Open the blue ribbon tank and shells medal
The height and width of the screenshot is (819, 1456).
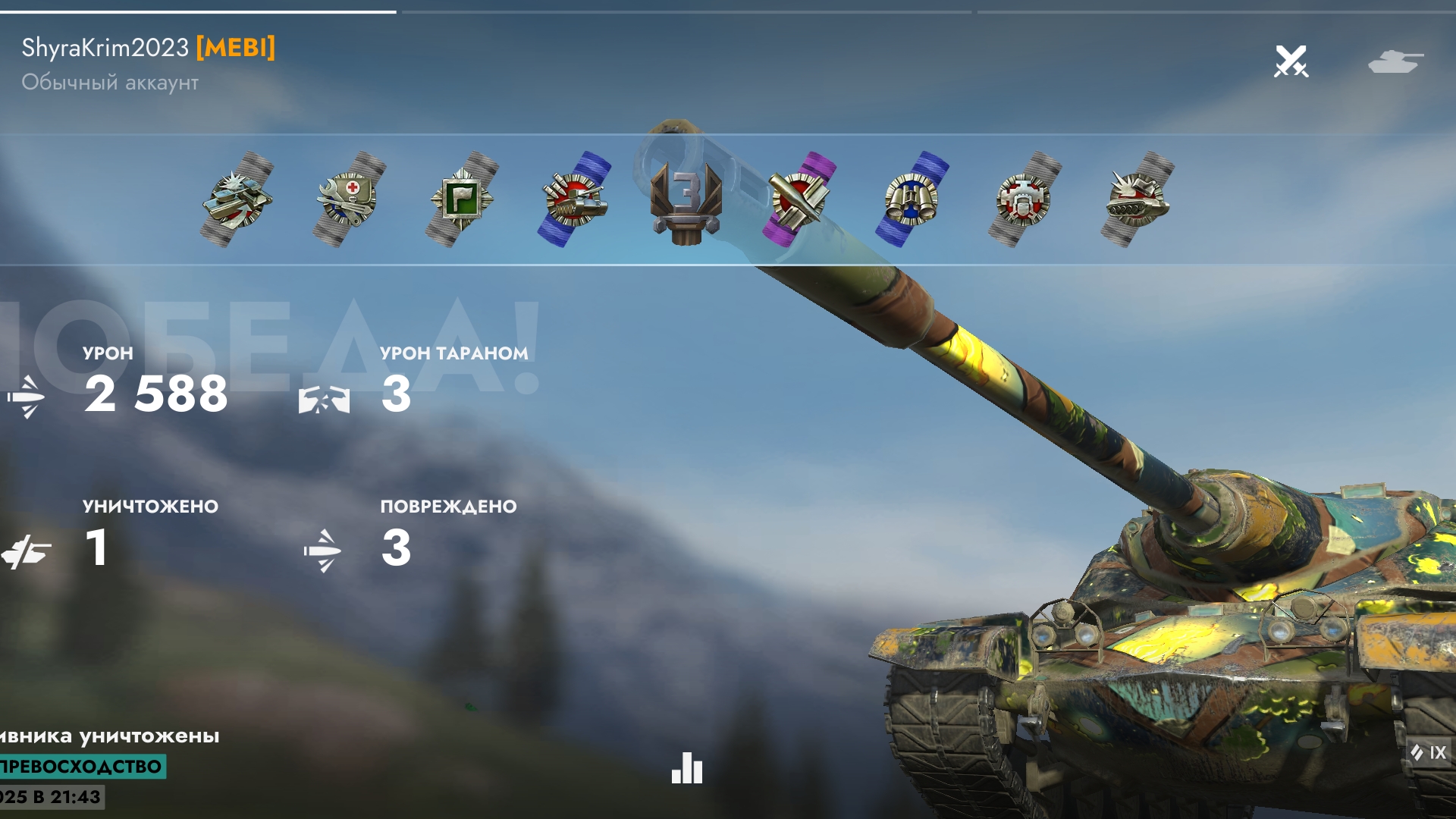tap(574, 199)
